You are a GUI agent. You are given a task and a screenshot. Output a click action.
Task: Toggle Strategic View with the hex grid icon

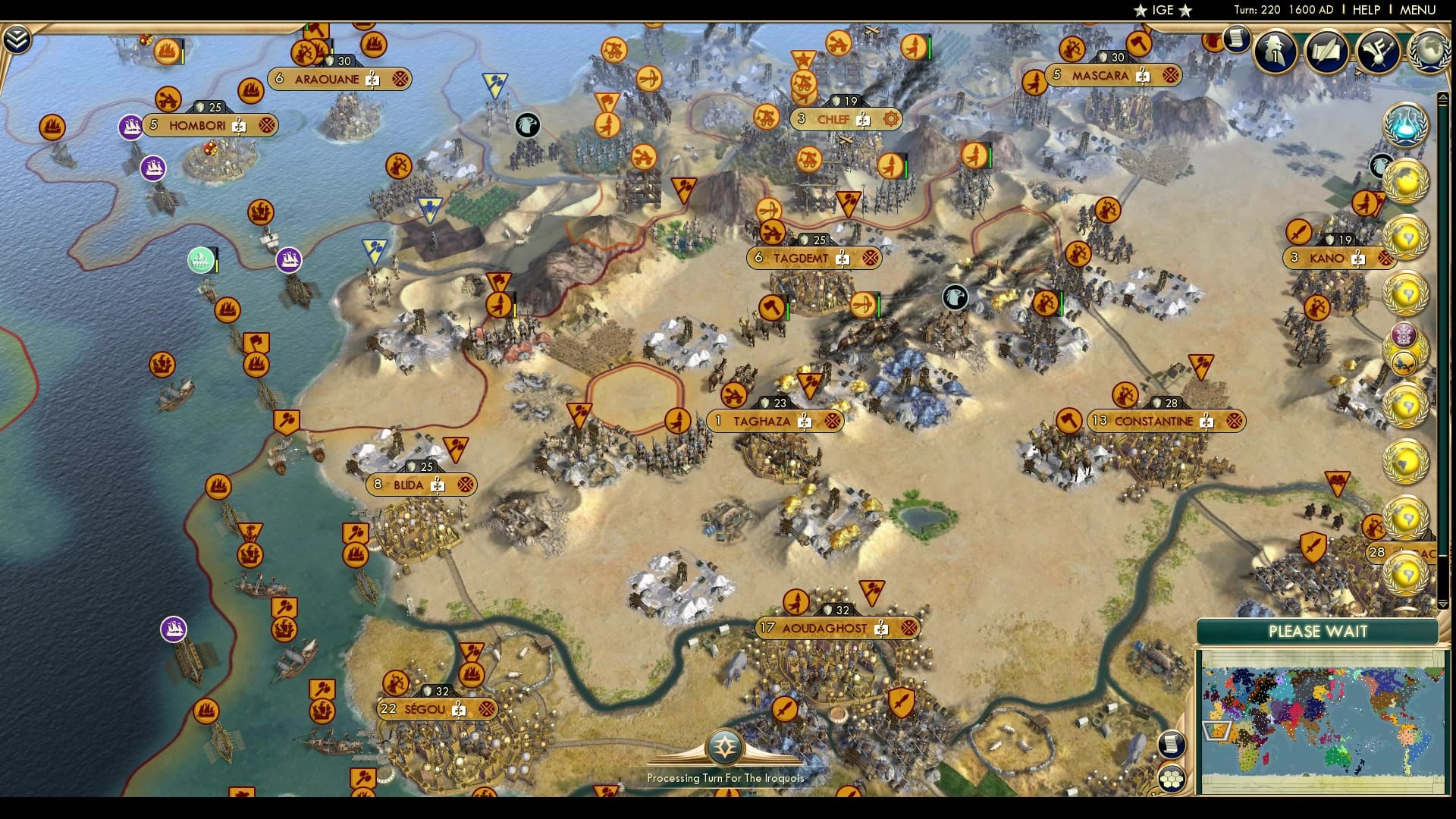[x=1172, y=778]
